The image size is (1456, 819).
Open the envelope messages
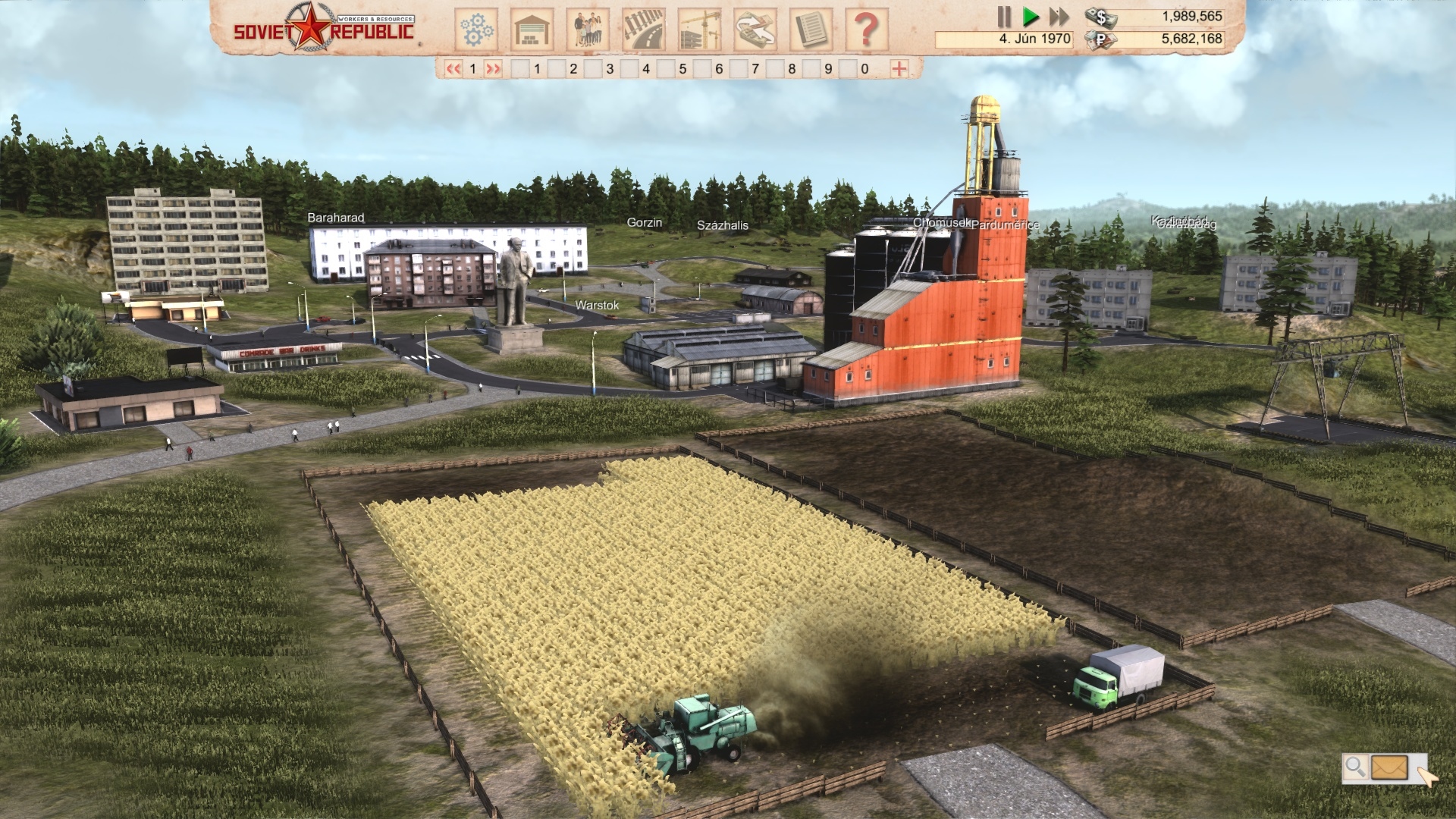(1389, 767)
